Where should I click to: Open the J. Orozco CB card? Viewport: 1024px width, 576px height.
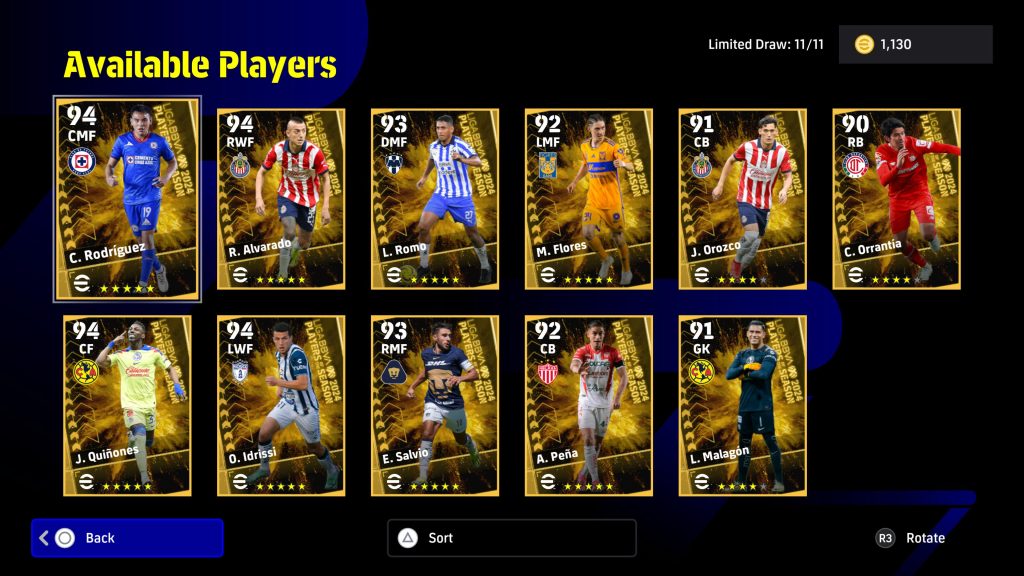pos(743,199)
